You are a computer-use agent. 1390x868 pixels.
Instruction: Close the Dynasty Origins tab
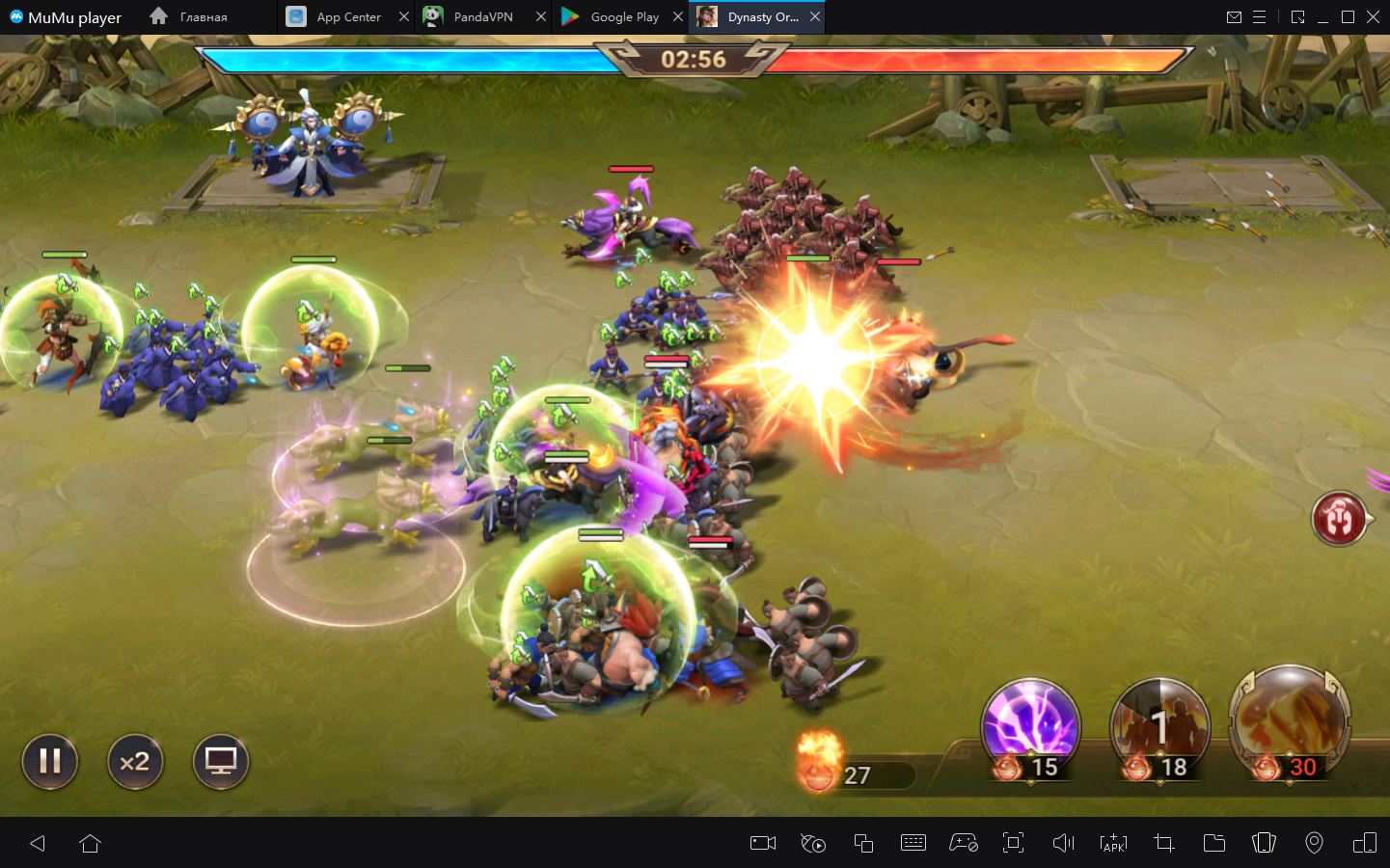(x=815, y=17)
